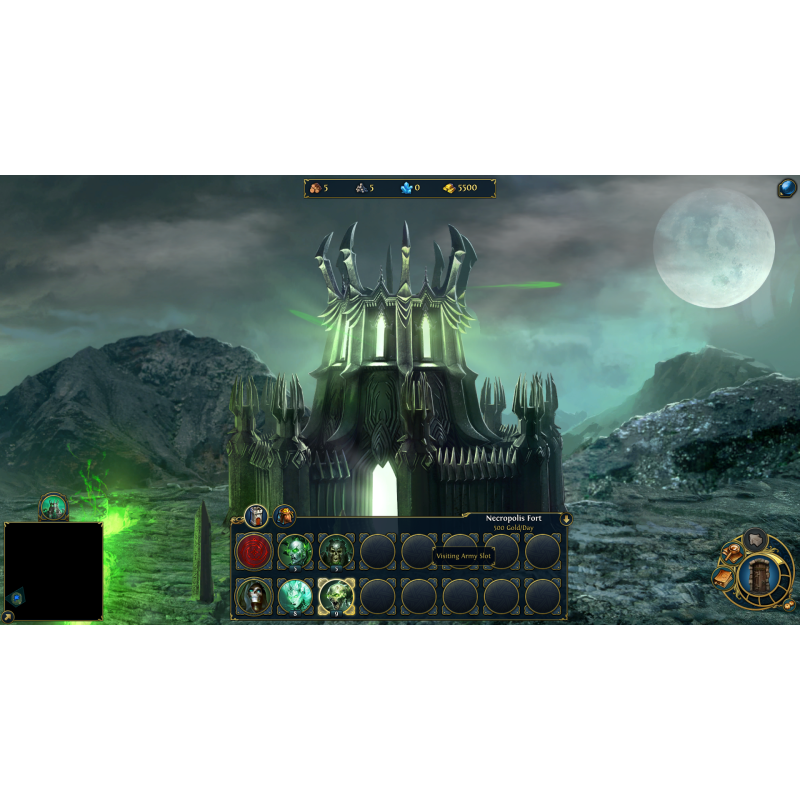Switch to the dwarf hero tab
Image resolution: width=800 pixels, height=800 pixels.
[x=284, y=515]
